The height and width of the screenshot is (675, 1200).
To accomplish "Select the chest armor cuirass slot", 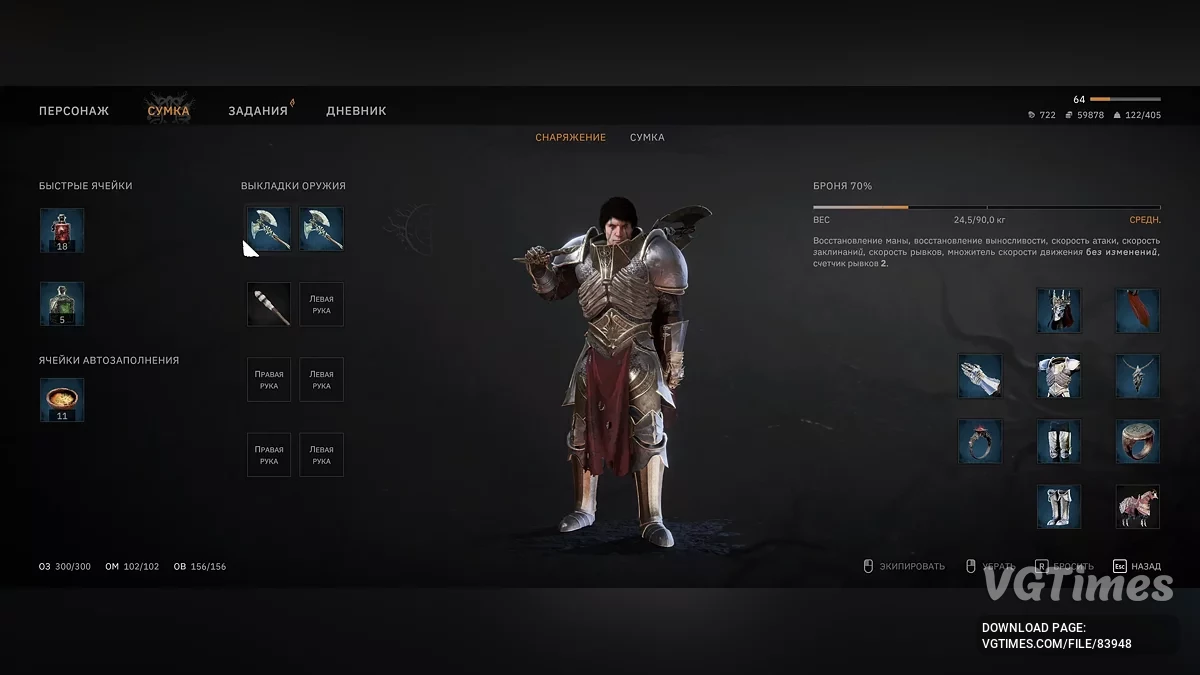I will pyautogui.click(x=1059, y=375).
